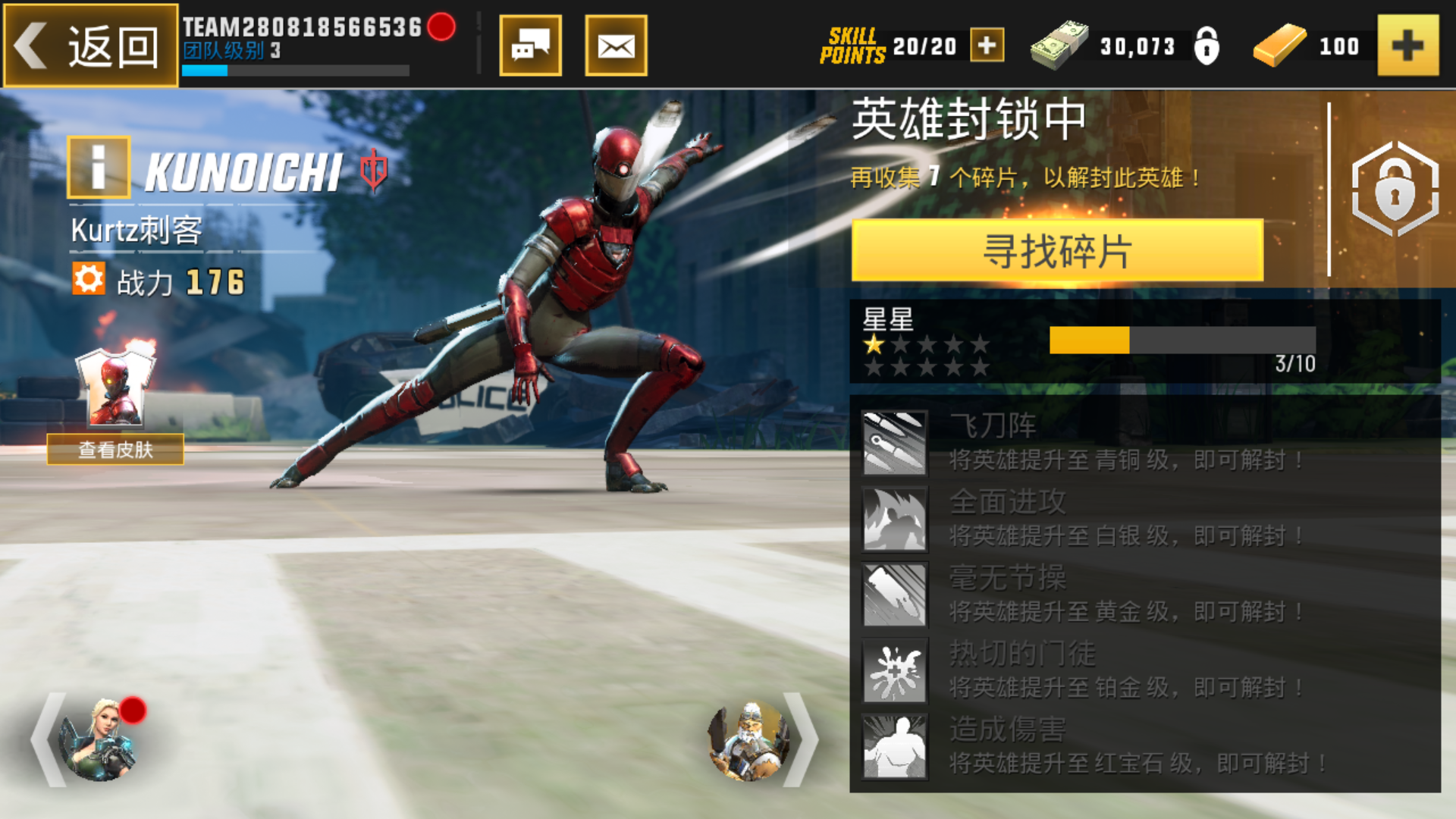Image resolution: width=1456 pixels, height=819 pixels.
Task: Select the 全面进攻 skill icon
Action: (x=895, y=519)
